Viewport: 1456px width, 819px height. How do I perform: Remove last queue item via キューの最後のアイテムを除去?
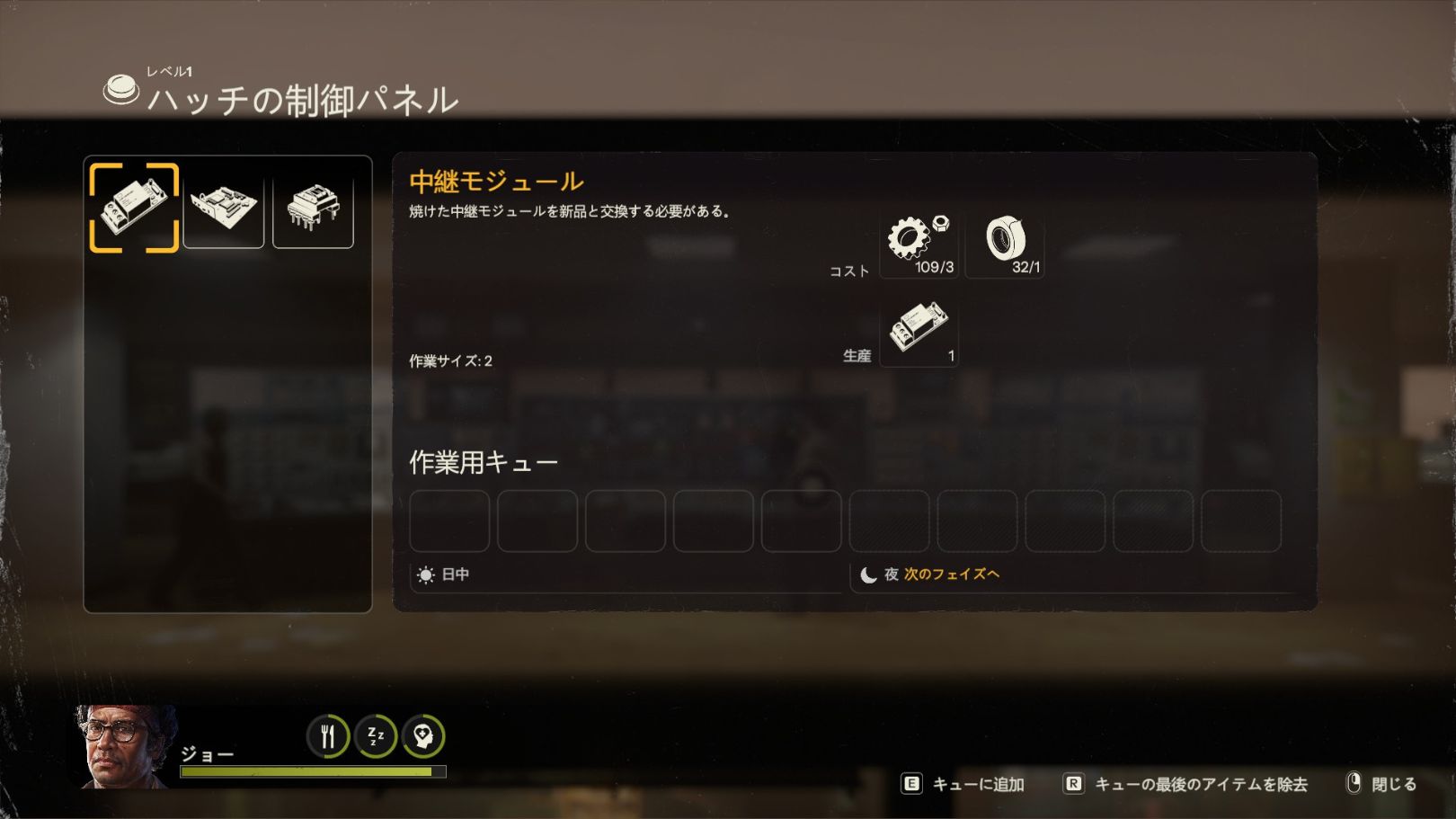pos(1185,784)
